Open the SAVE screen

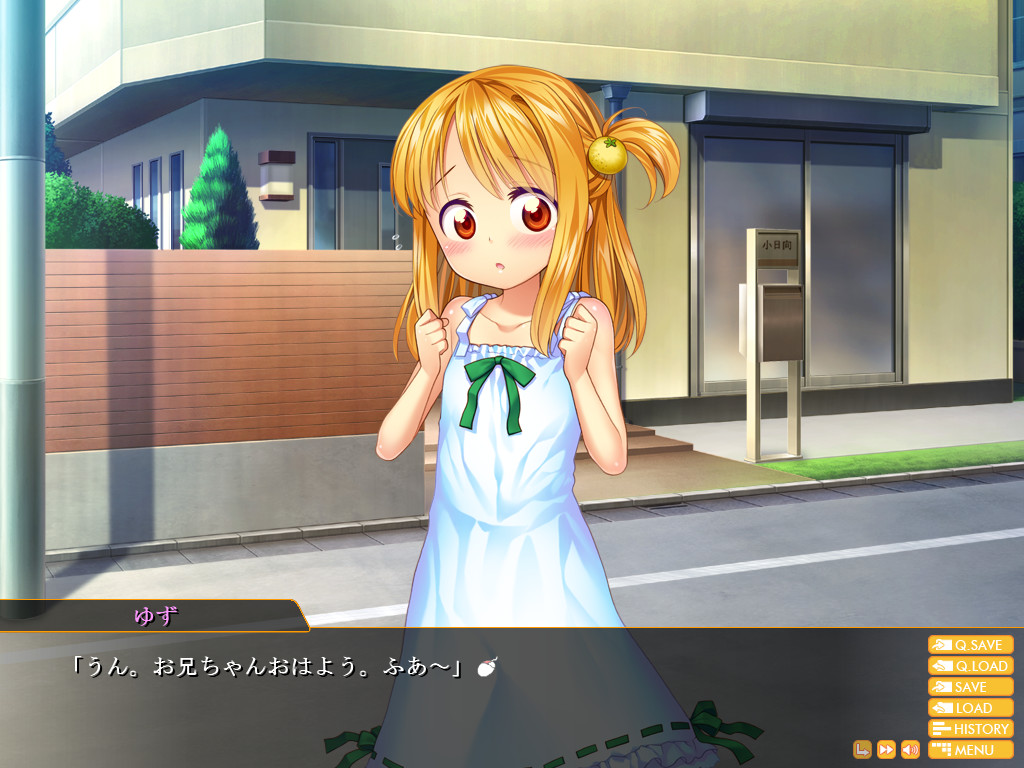pyautogui.click(x=970, y=687)
